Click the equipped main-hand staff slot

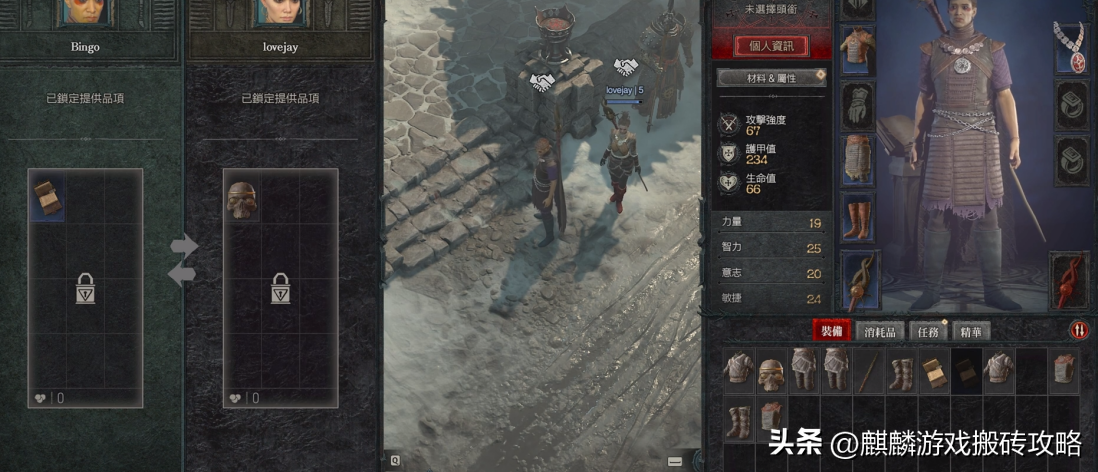pyautogui.click(x=857, y=281)
